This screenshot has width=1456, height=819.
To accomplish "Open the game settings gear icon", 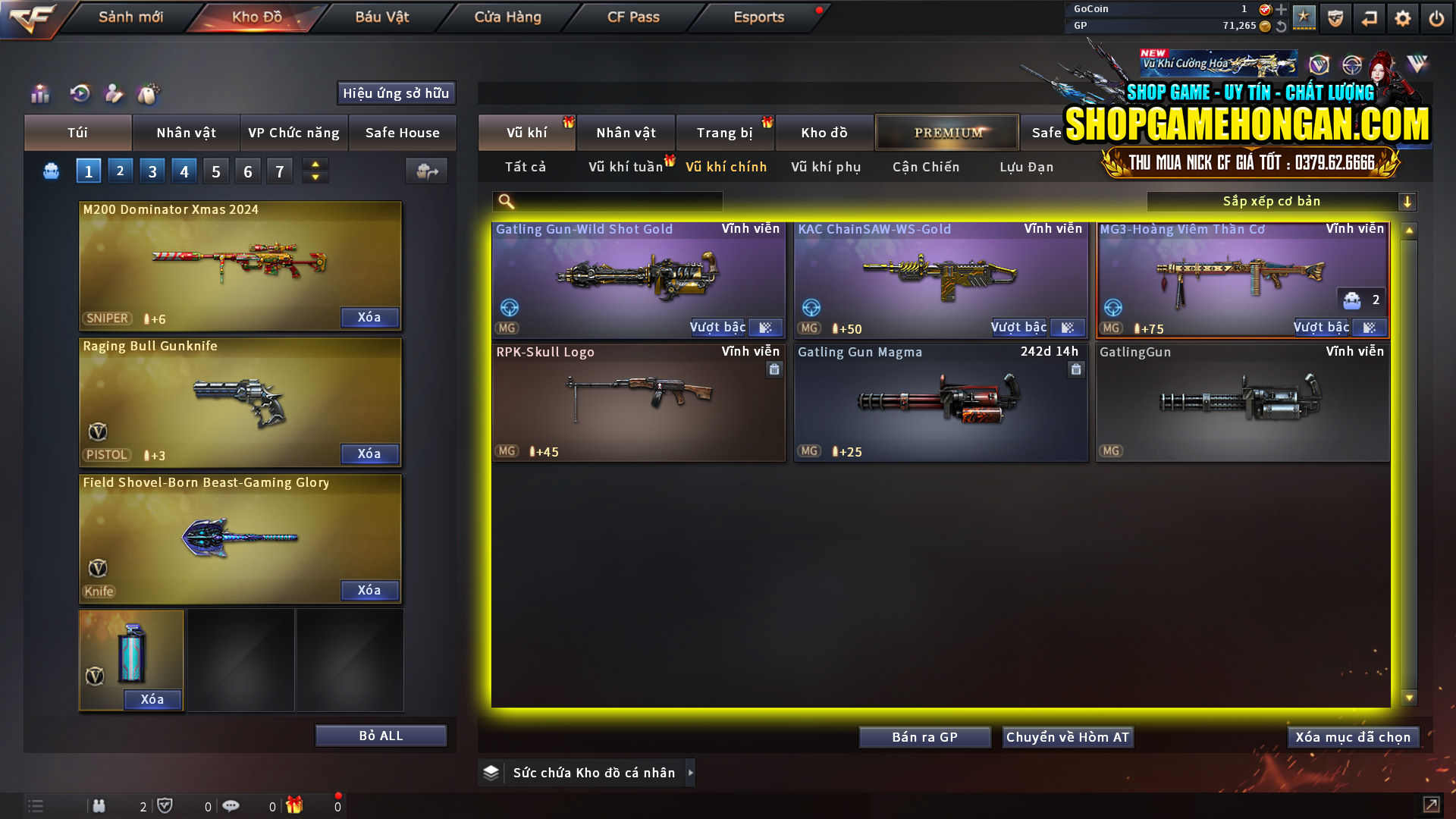I will 1402,17.
